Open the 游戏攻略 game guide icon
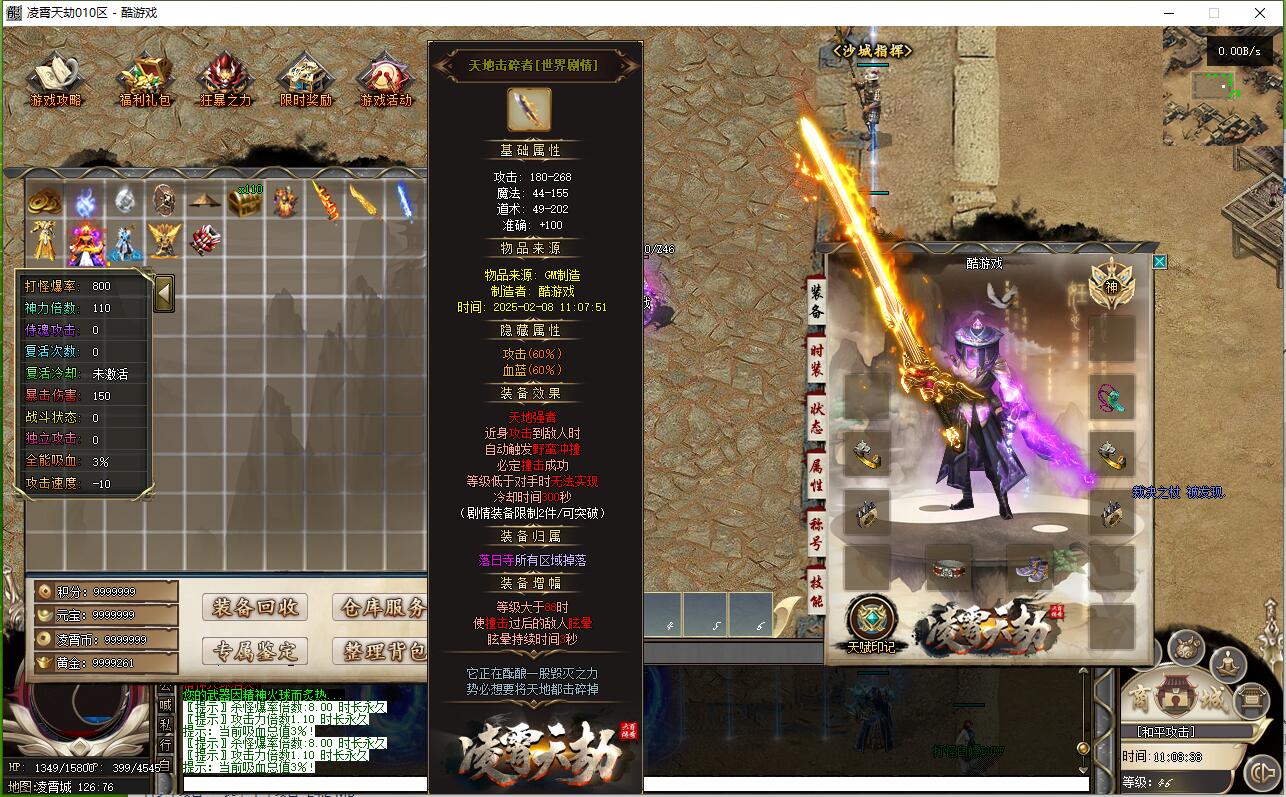The image size is (1286, 797). click(55, 78)
